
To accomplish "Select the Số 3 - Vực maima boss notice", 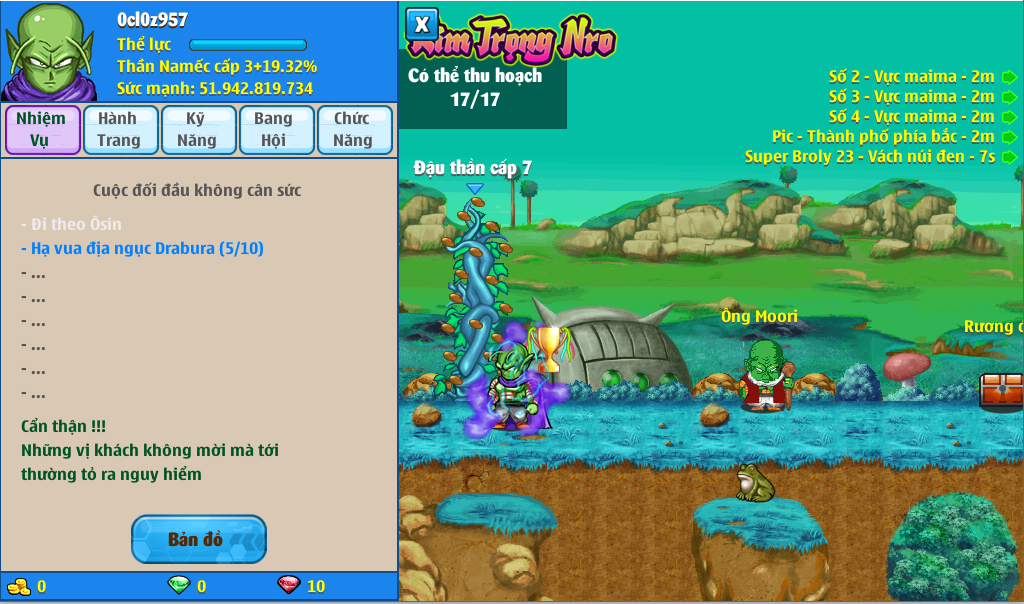I will [x=911, y=97].
